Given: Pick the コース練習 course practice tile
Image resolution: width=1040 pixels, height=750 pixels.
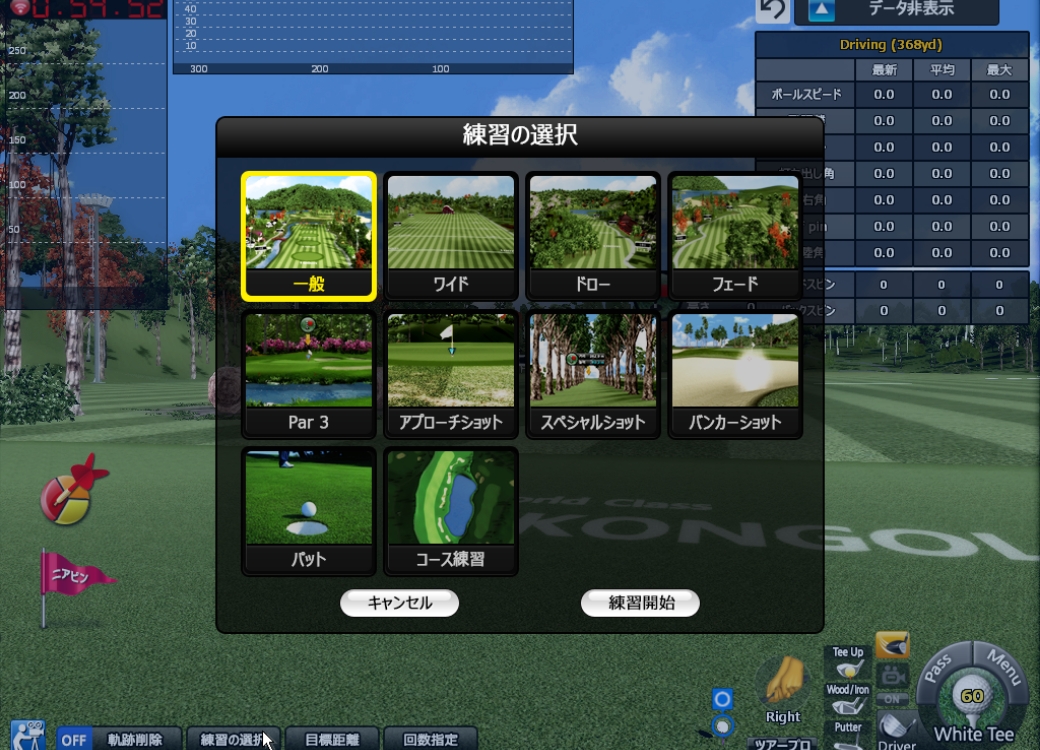Looking at the screenshot, I should [451, 512].
